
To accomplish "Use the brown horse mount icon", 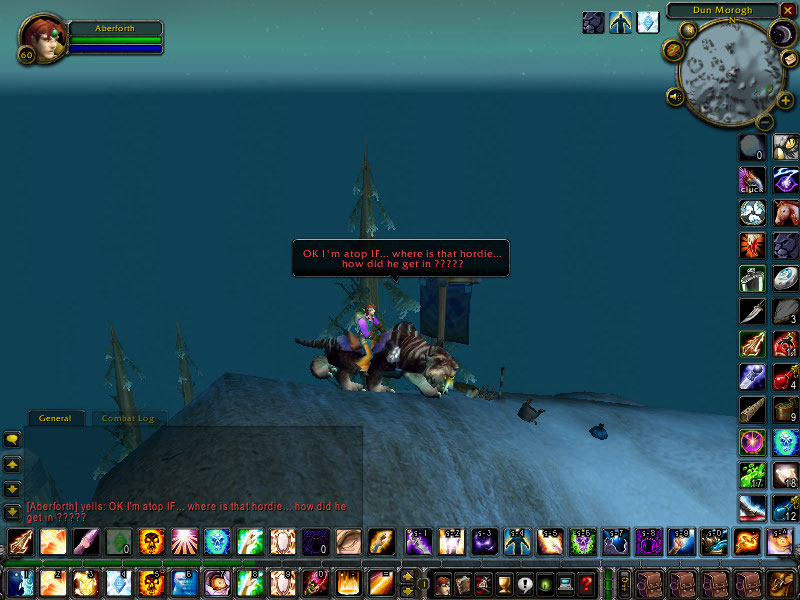I will click(x=786, y=212).
